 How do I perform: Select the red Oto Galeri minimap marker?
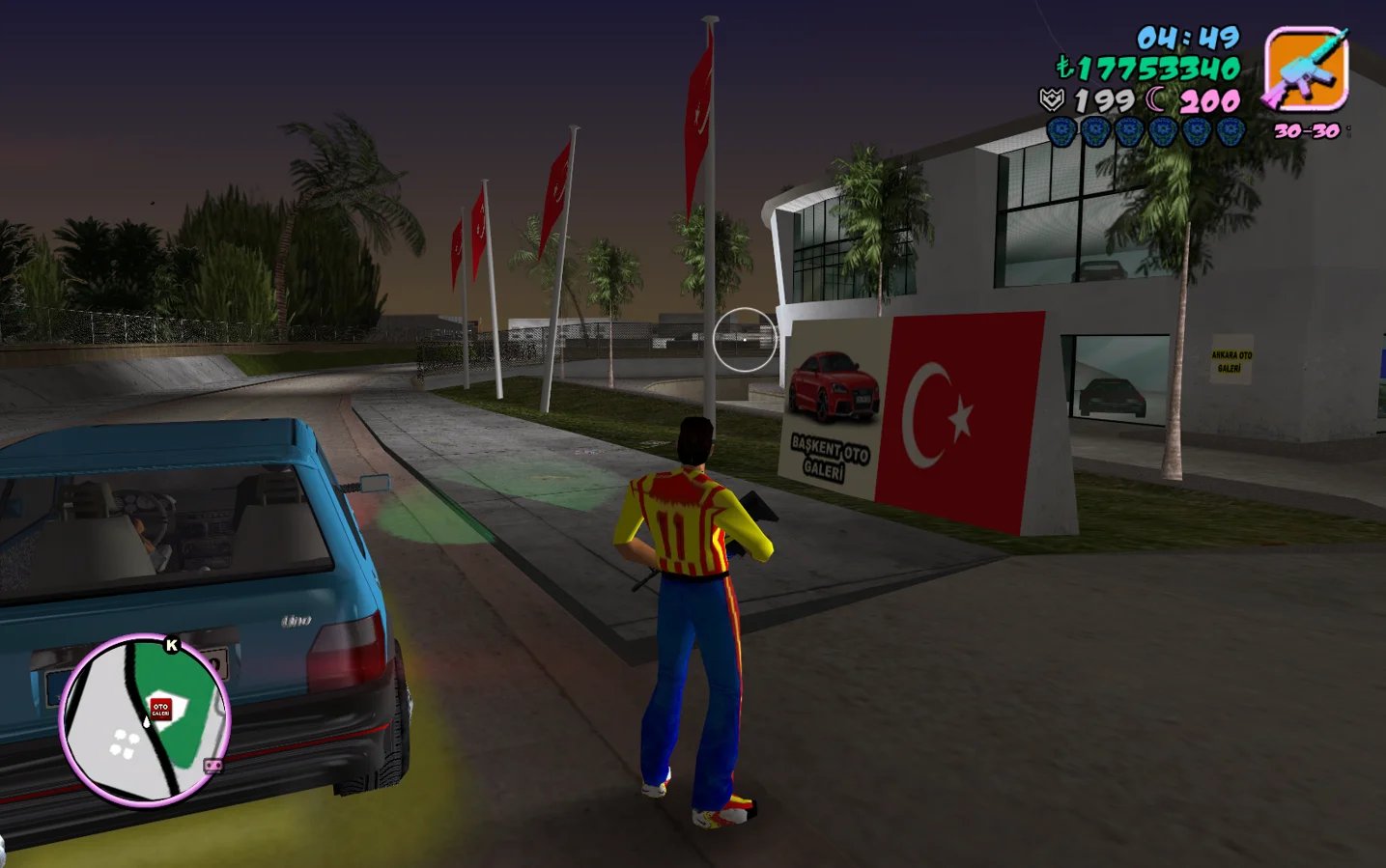[x=160, y=709]
